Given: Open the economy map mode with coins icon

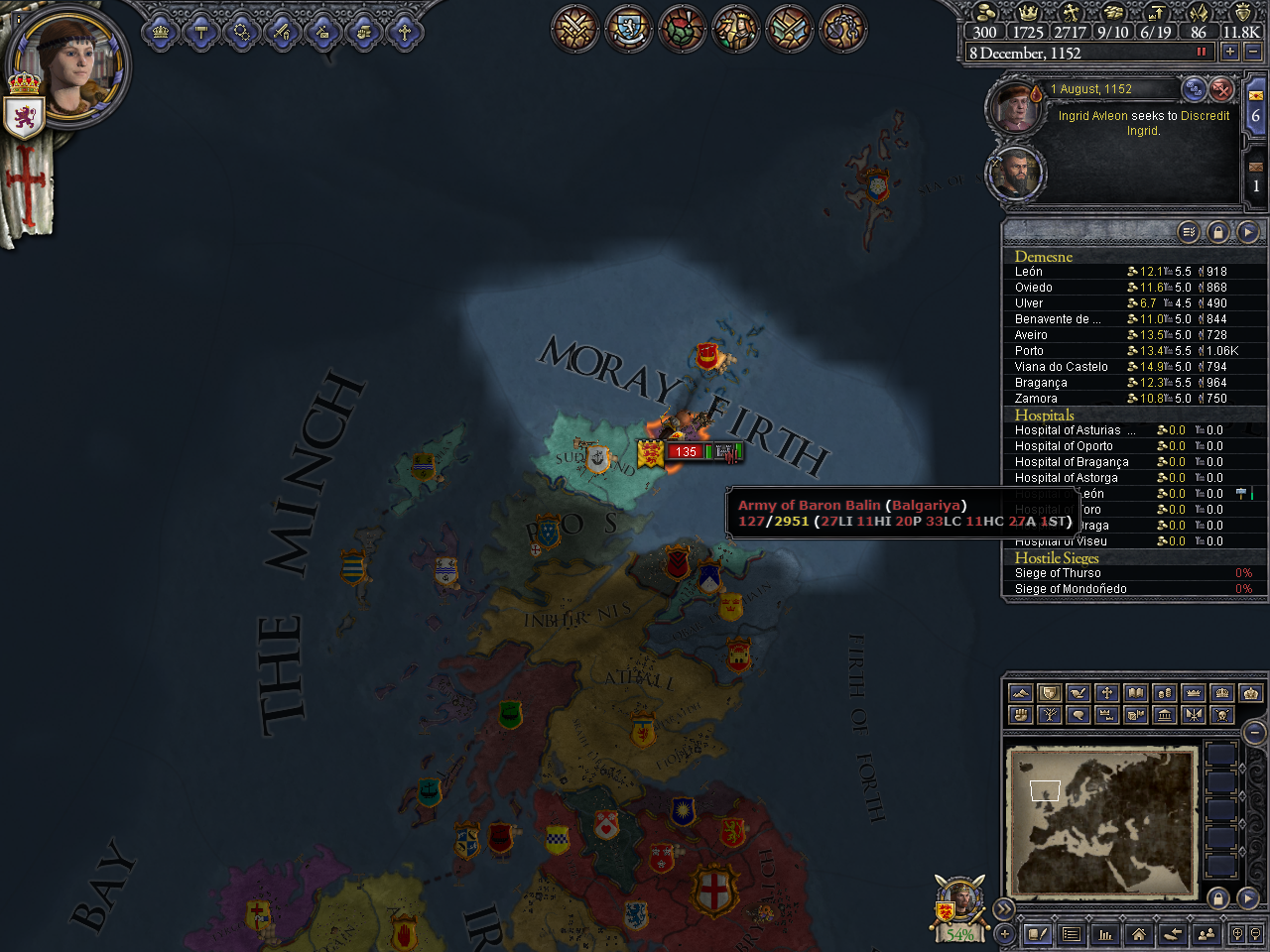Looking at the screenshot, I should tap(1163, 694).
